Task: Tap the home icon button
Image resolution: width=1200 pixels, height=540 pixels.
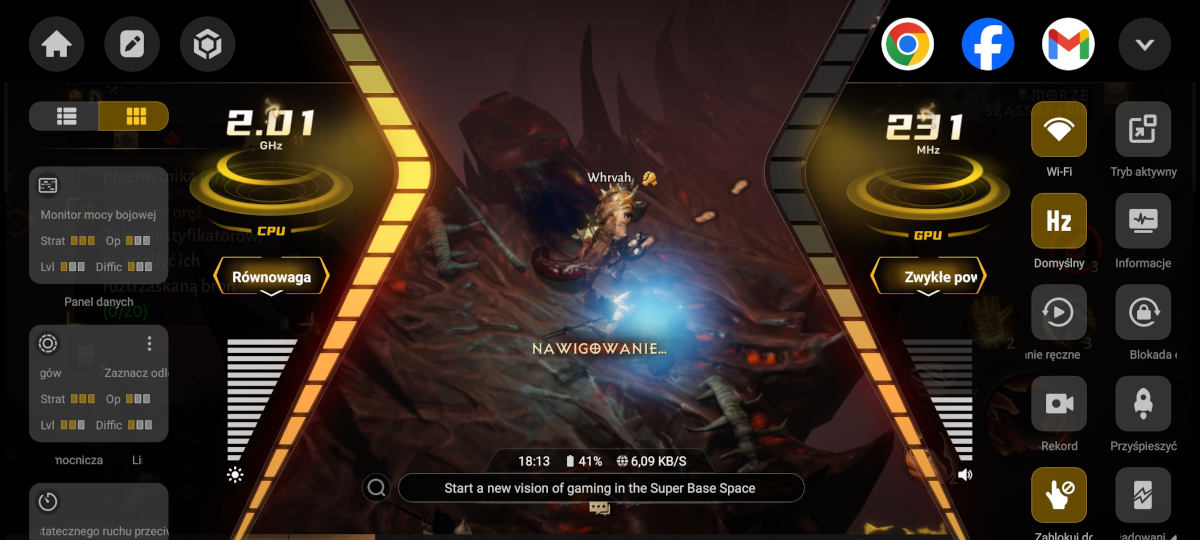Action: click(x=56, y=45)
